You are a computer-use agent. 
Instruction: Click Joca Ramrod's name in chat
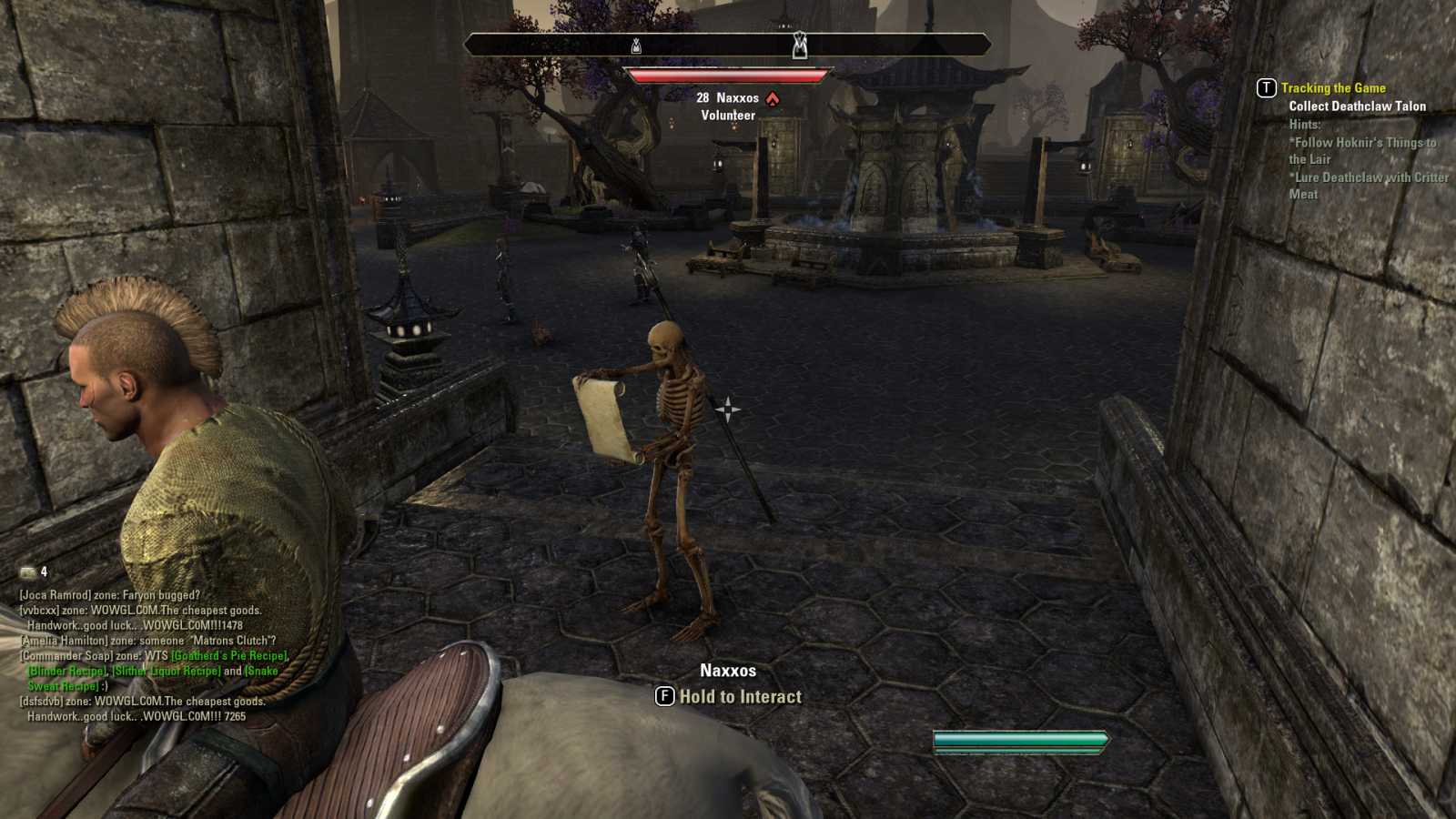[x=55, y=595]
